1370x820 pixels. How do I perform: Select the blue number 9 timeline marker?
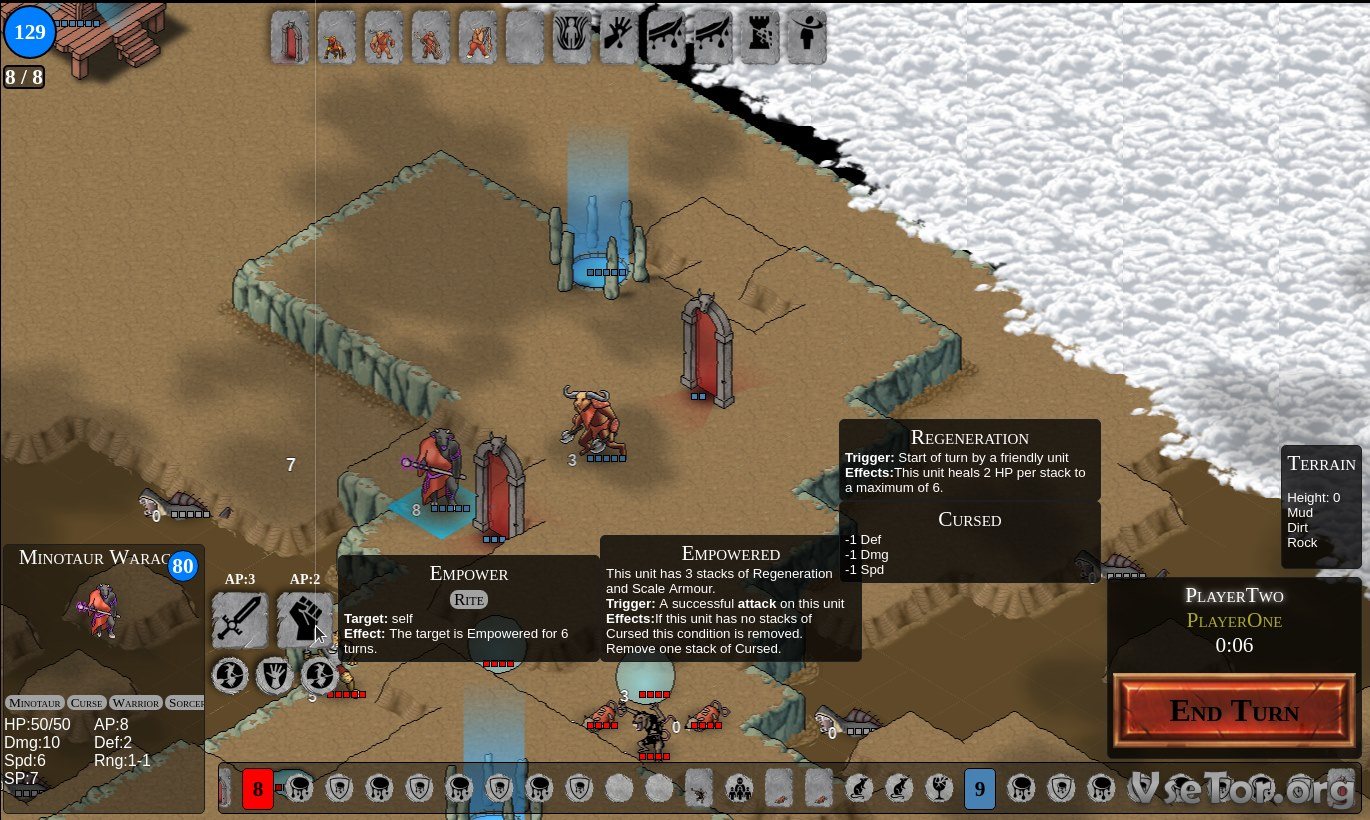coord(979,790)
